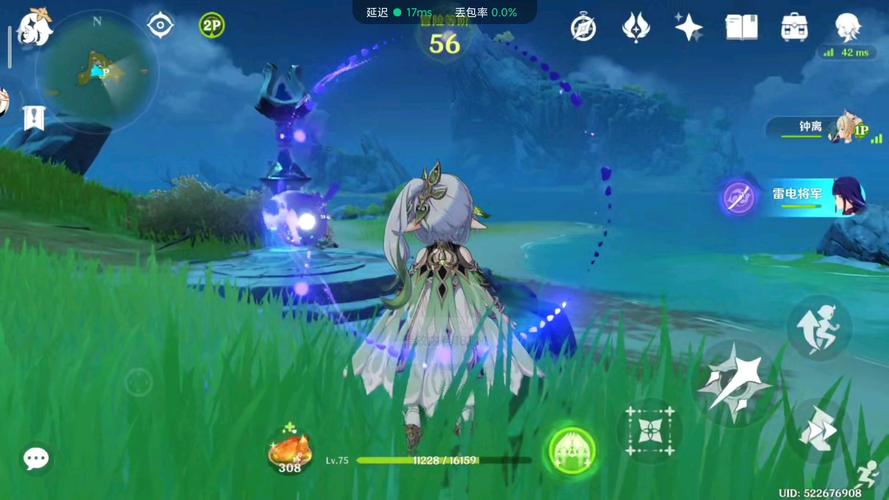889x500 pixels.
Task: Tap the crossed-out compass icon
Action: point(583,28)
